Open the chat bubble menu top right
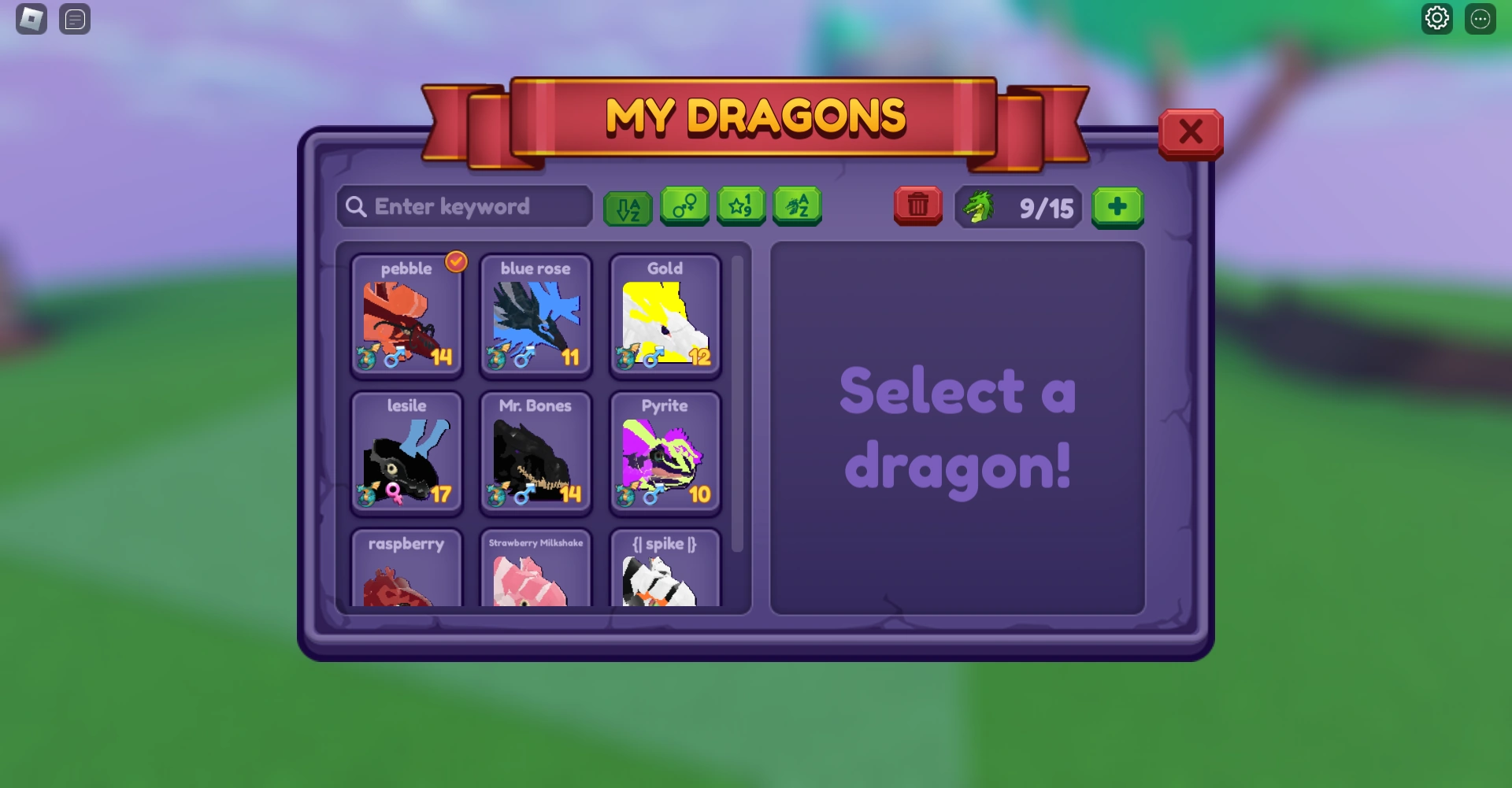Viewport: 1512px width, 788px height. [x=1481, y=18]
